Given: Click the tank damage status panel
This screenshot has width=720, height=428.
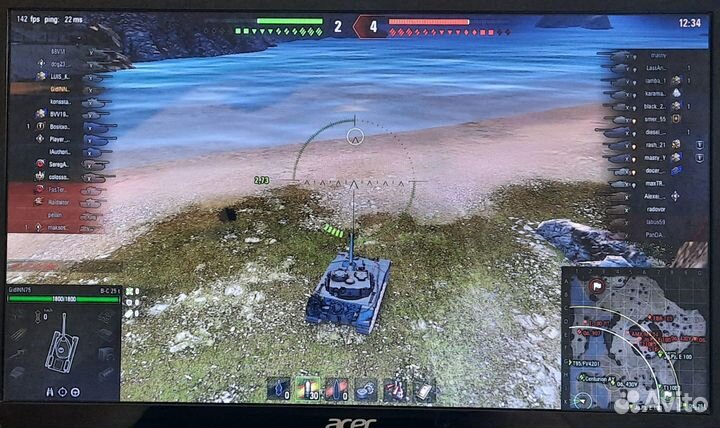Looking at the screenshot, I should 62,343.
